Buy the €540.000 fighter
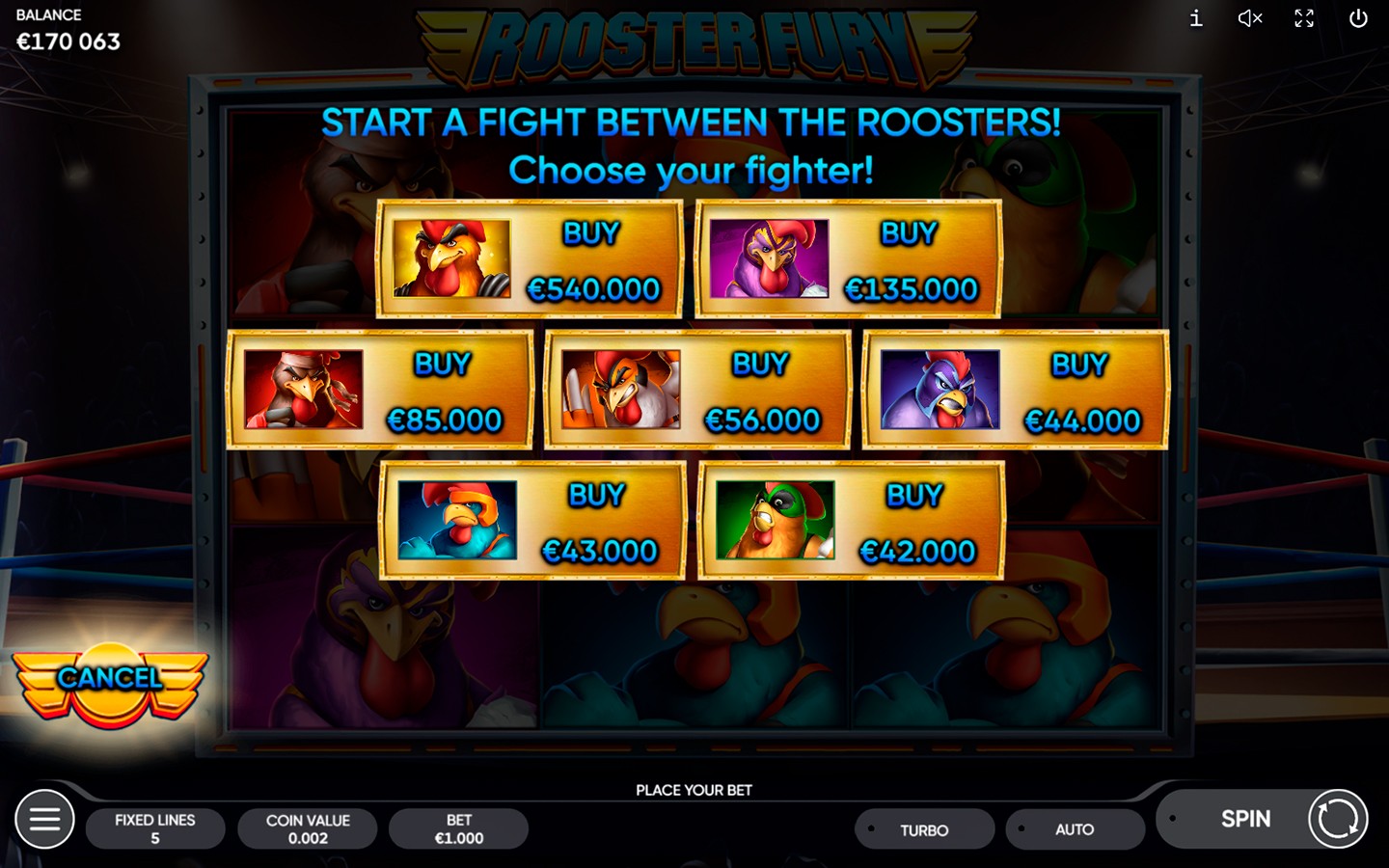 [590, 260]
